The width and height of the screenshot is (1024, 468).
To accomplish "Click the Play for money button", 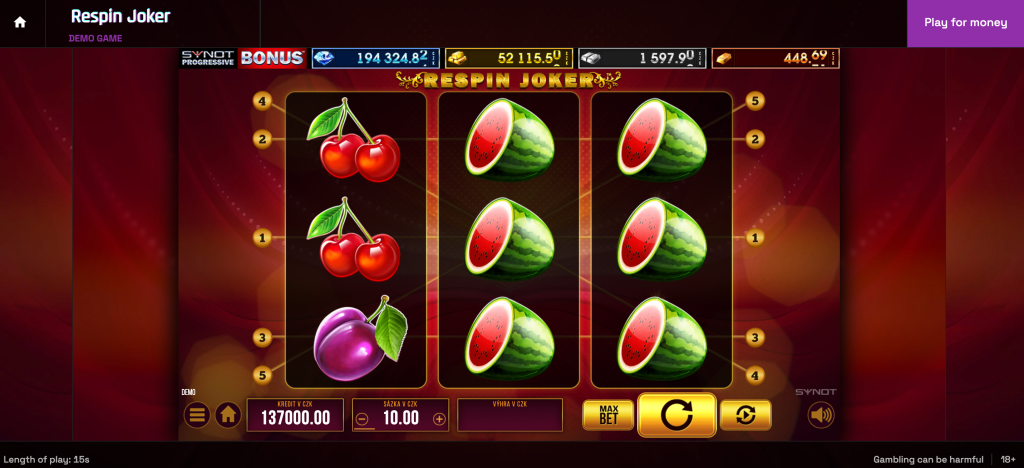I will (965, 23).
